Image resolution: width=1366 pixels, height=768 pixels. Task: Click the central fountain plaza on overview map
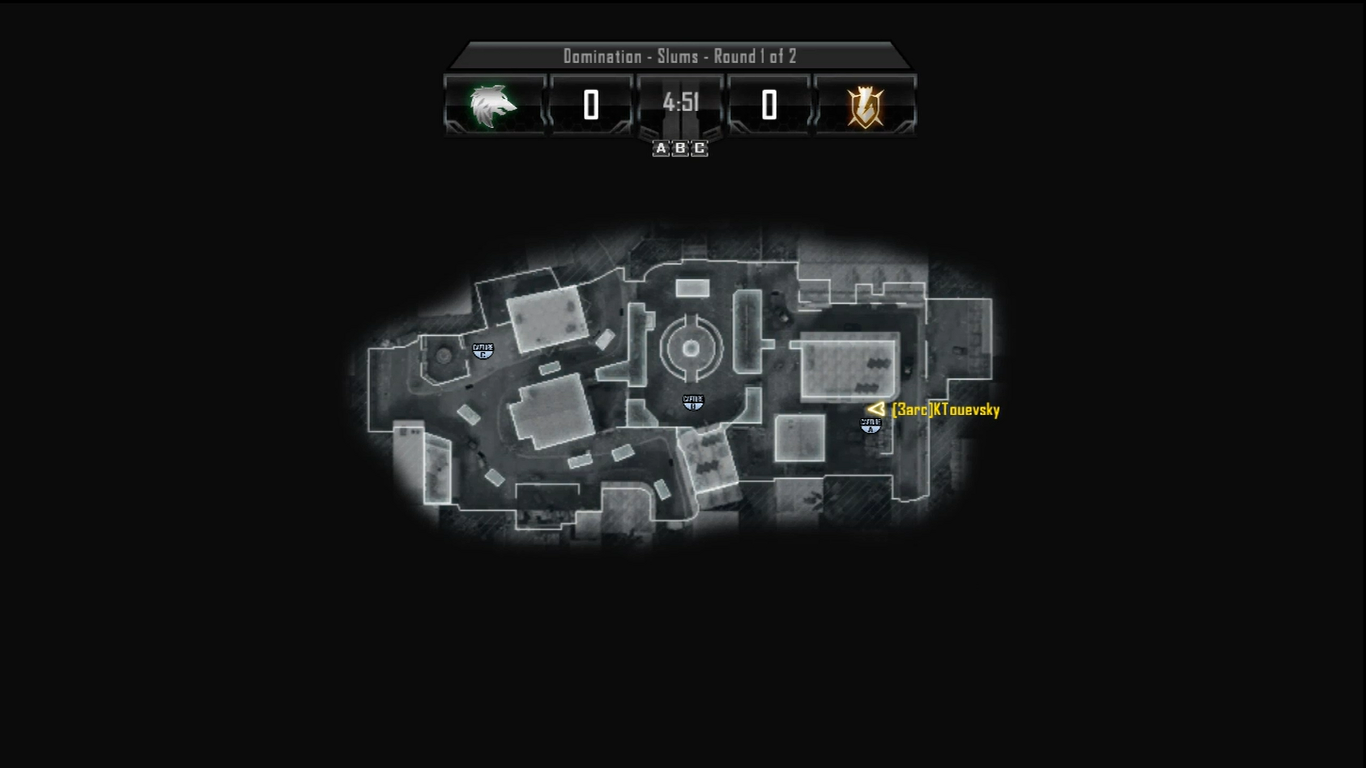point(691,347)
